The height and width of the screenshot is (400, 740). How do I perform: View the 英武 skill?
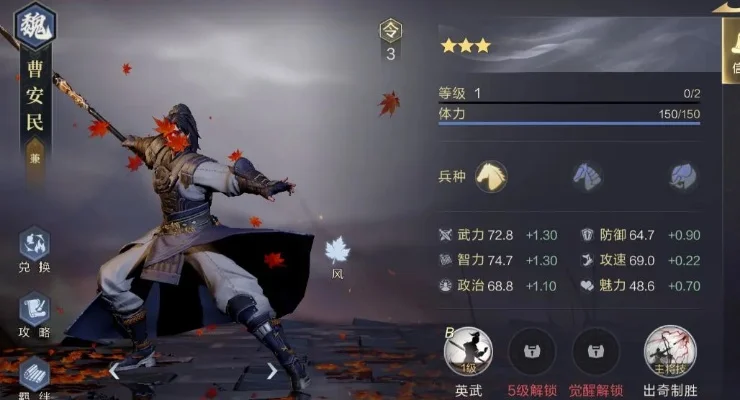[467, 353]
